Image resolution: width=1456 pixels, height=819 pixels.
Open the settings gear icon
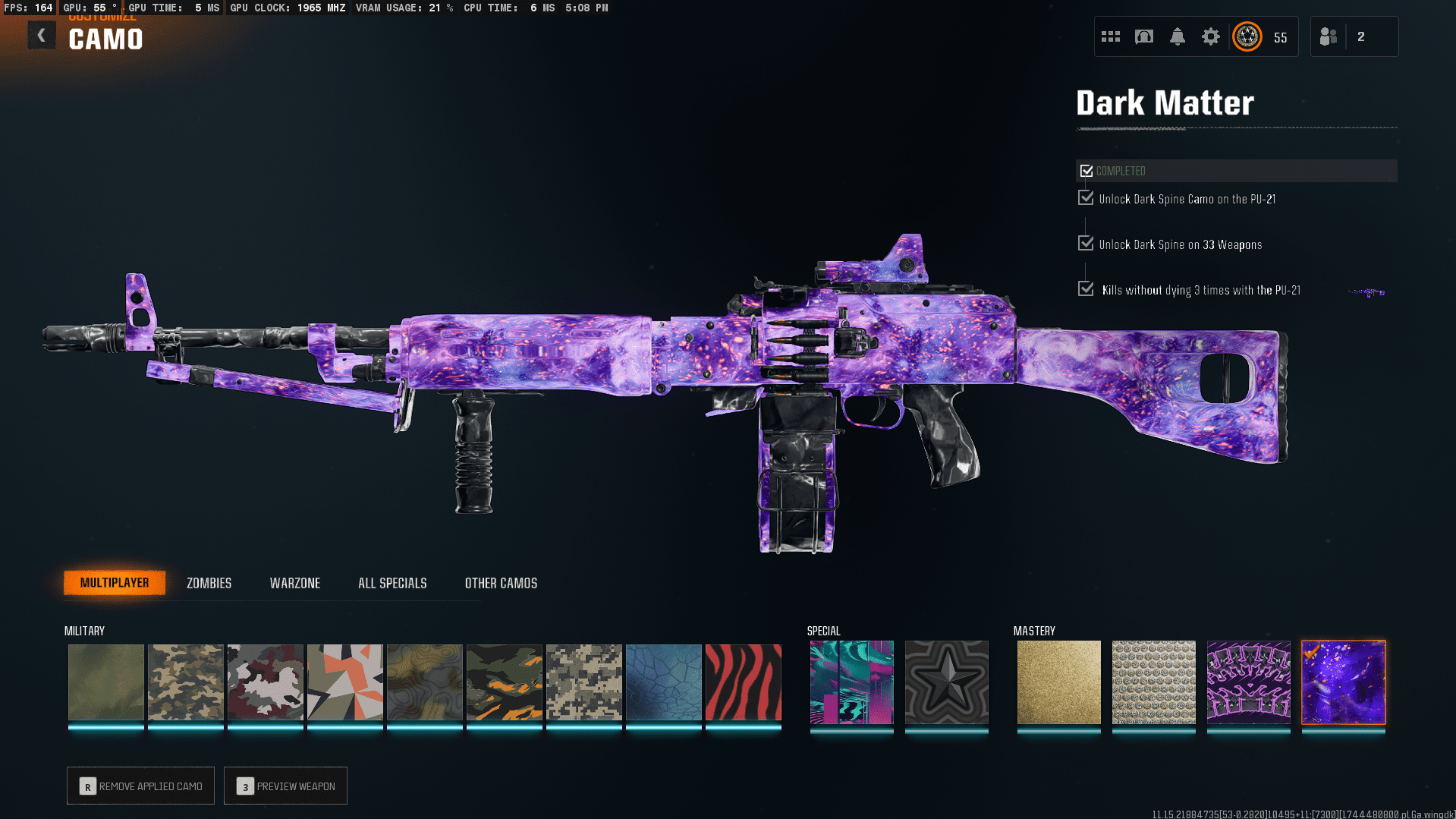pos(1210,36)
